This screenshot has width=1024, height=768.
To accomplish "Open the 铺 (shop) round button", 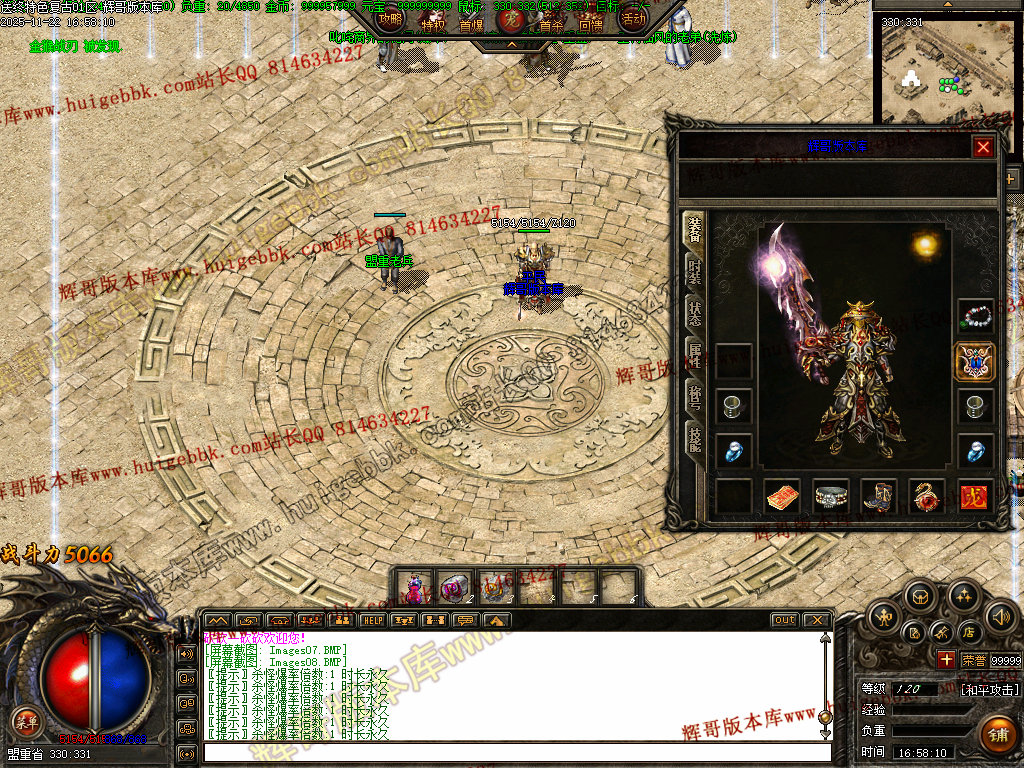I will coord(996,734).
